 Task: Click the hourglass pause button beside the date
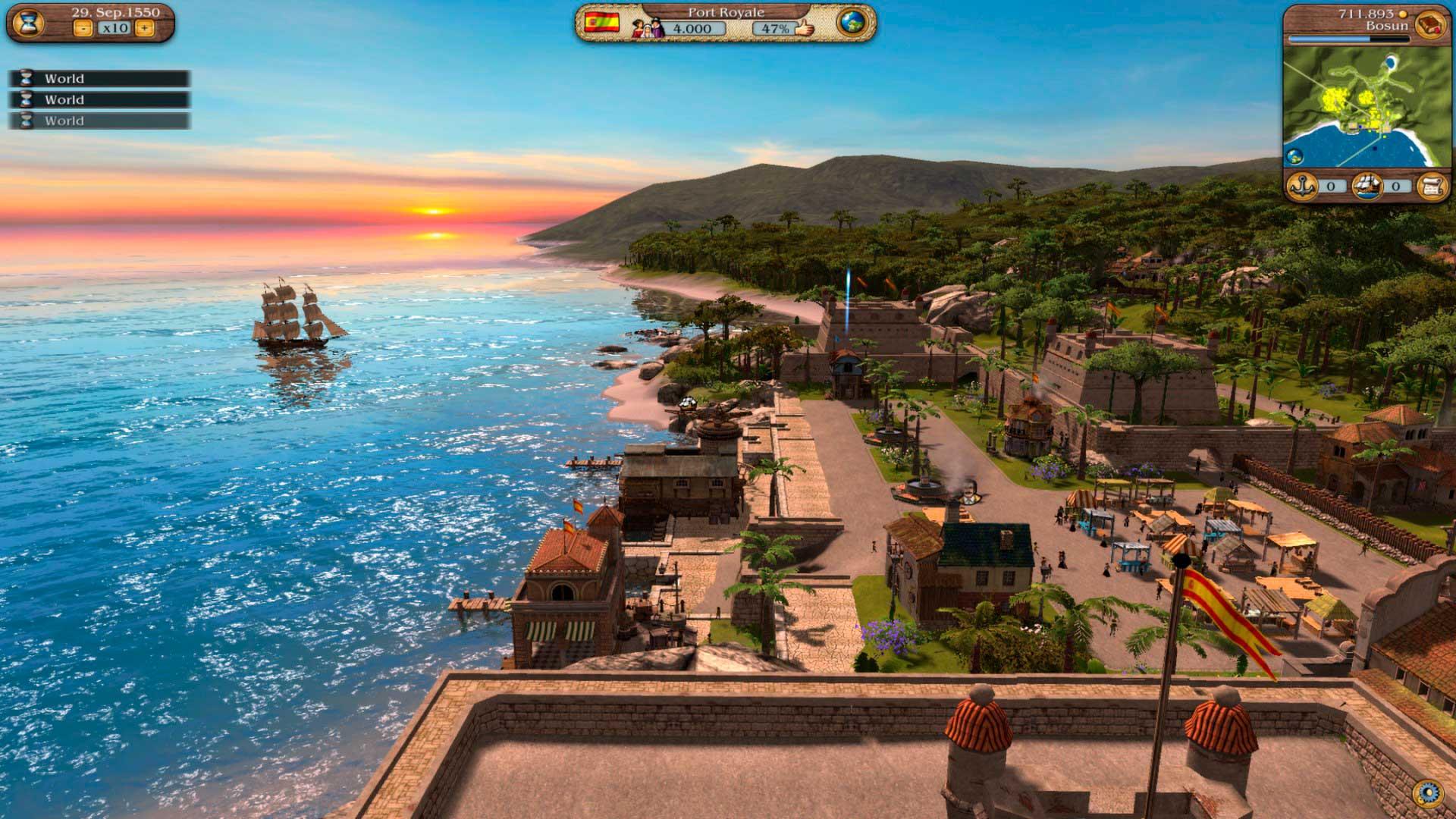point(27,22)
